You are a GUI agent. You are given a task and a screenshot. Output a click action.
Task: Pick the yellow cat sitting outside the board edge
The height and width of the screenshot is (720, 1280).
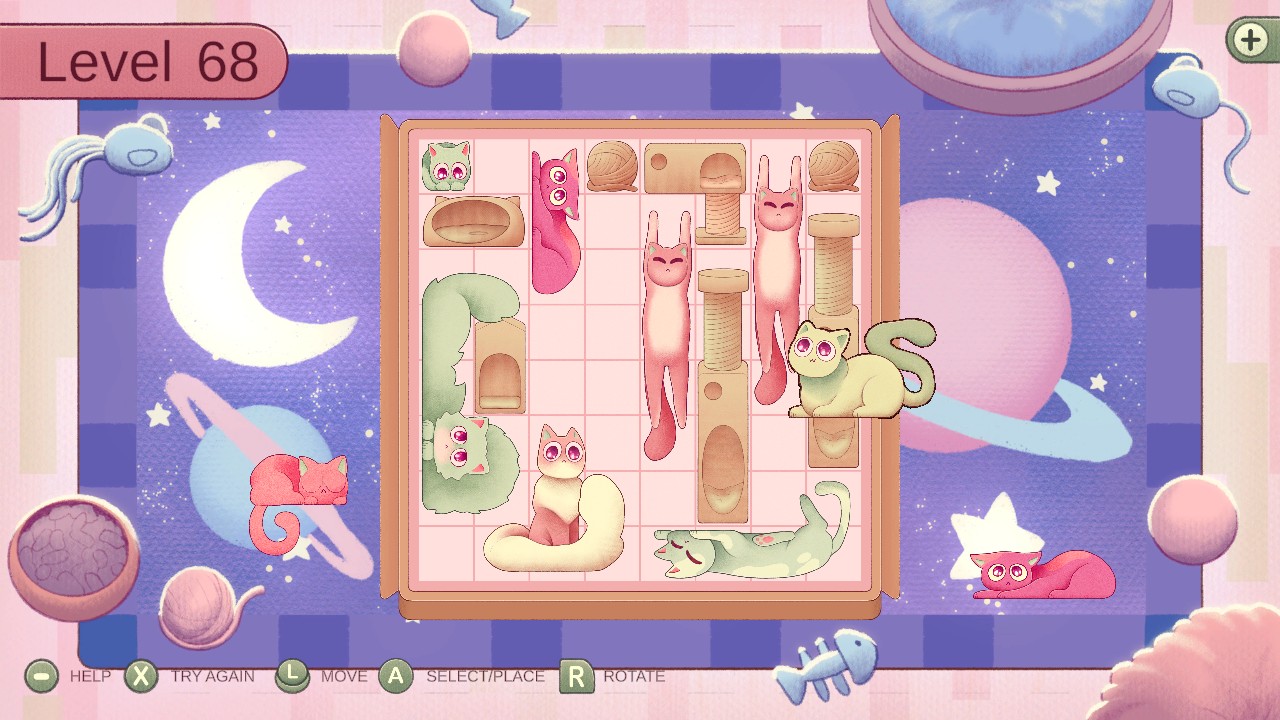click(x=850, y=370)
